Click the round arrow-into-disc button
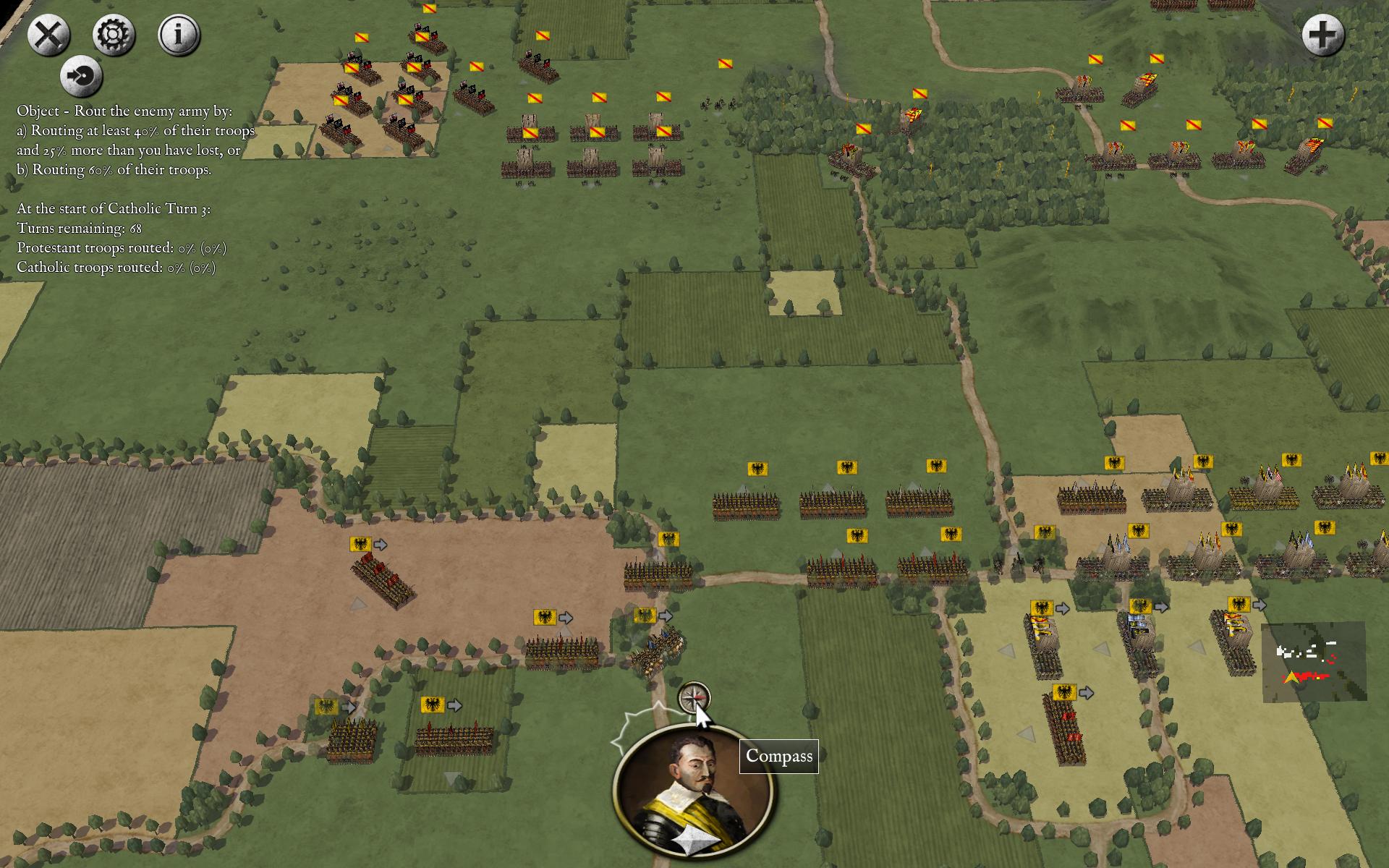The image size is (1389, 868). pos(81,76)
